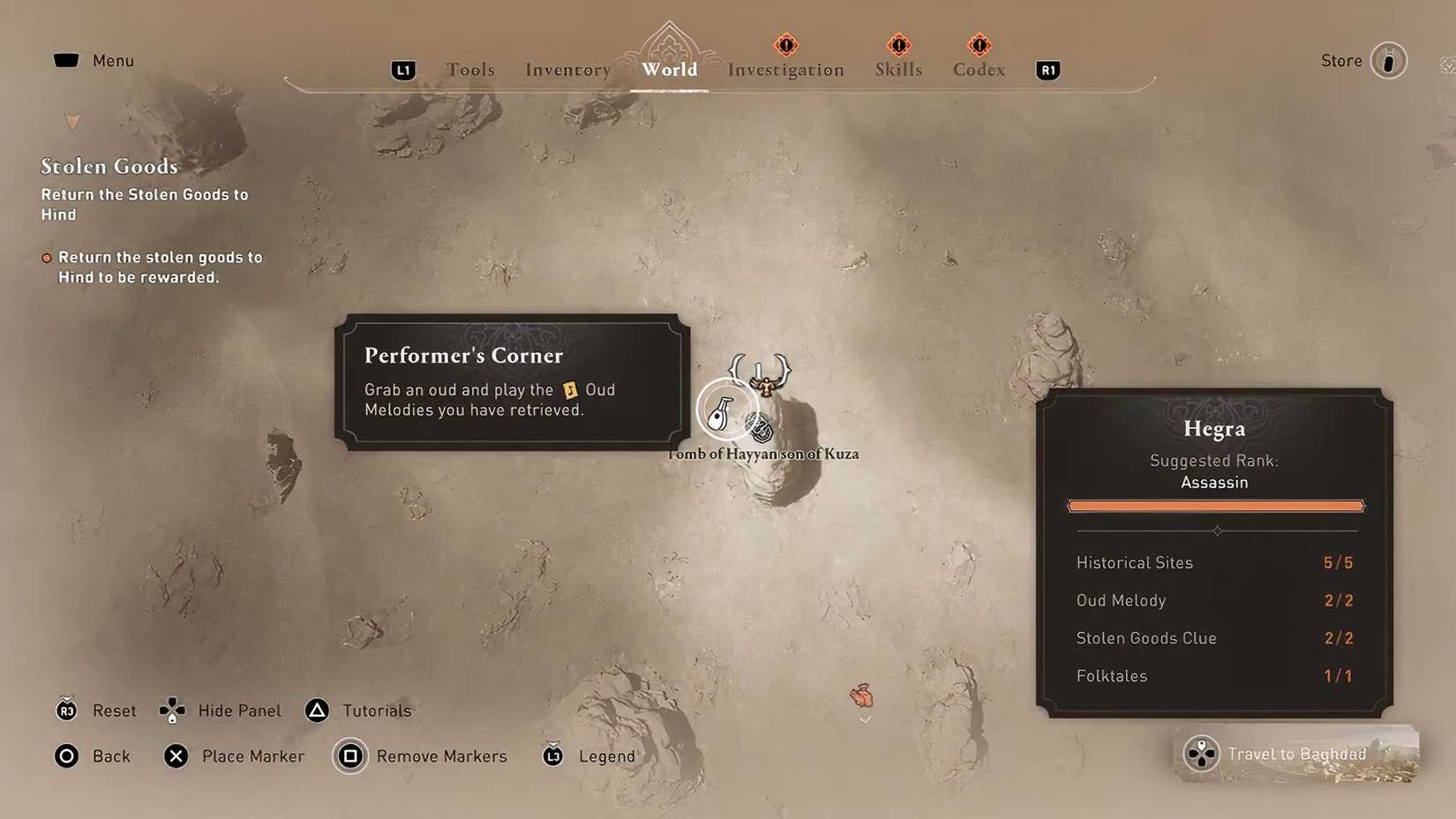Open the map Legend
The image size is (1456, 819).
[x=588, y=755]
